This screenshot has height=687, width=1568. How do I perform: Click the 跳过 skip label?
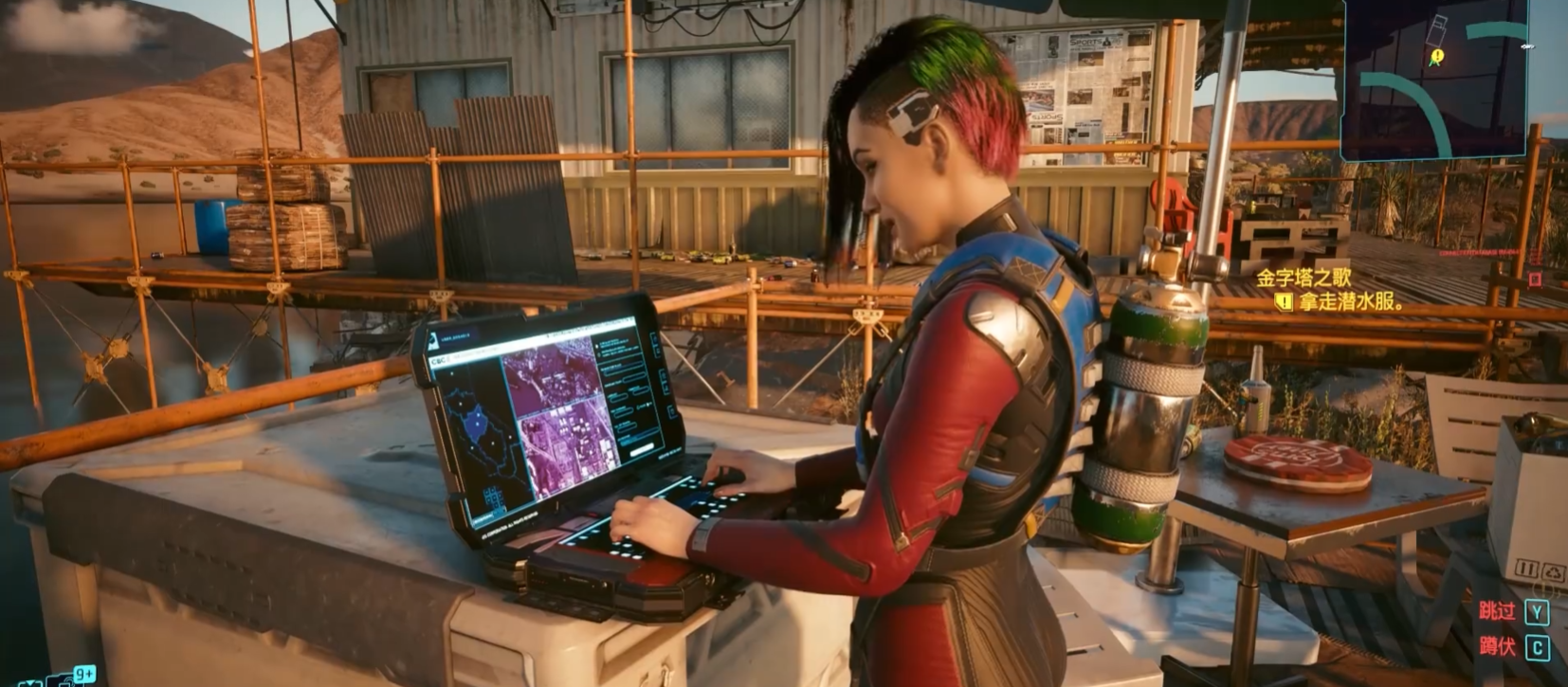(1497, 611)
